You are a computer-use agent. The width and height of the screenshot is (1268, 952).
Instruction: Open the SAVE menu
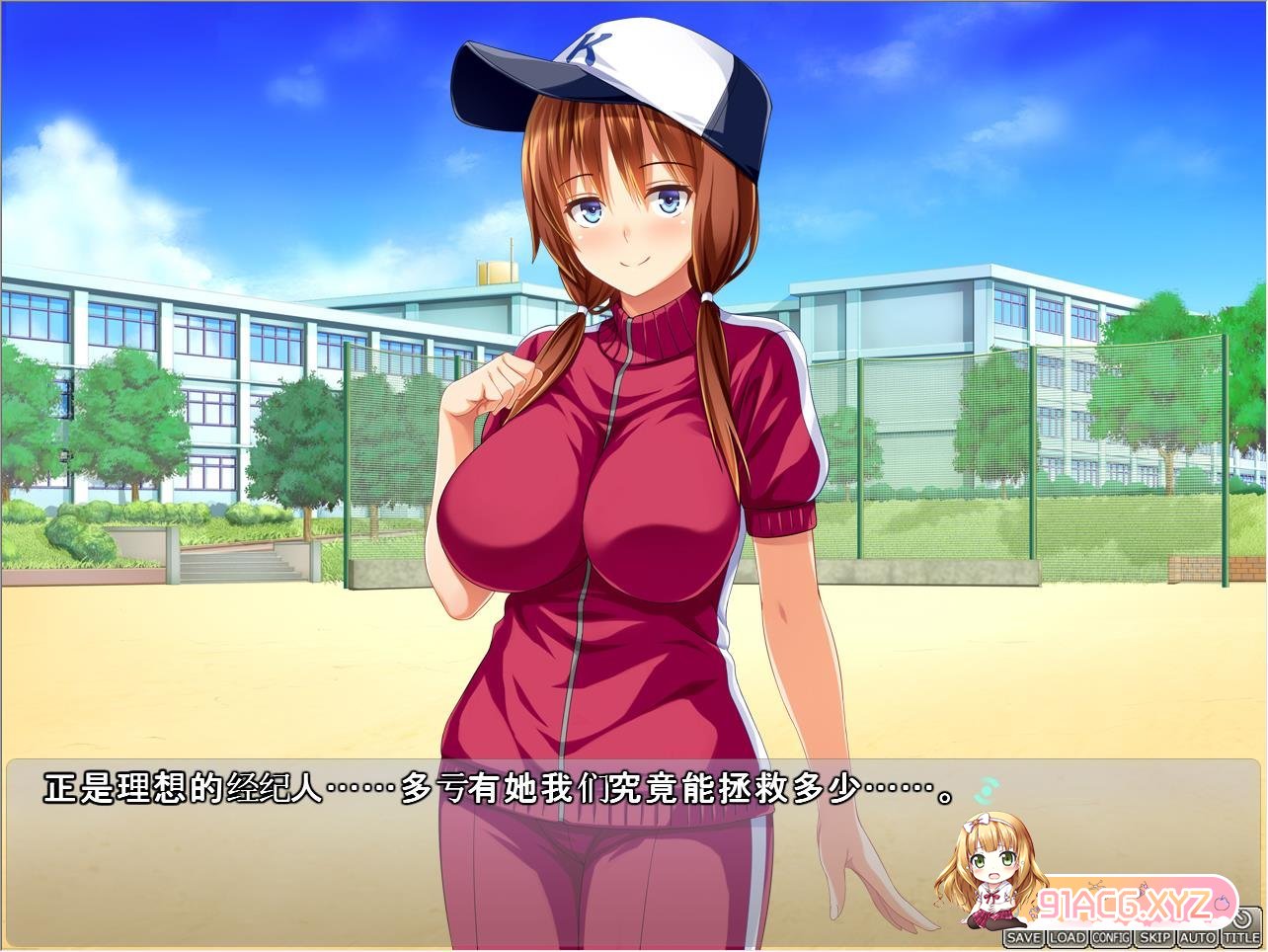1023,937
